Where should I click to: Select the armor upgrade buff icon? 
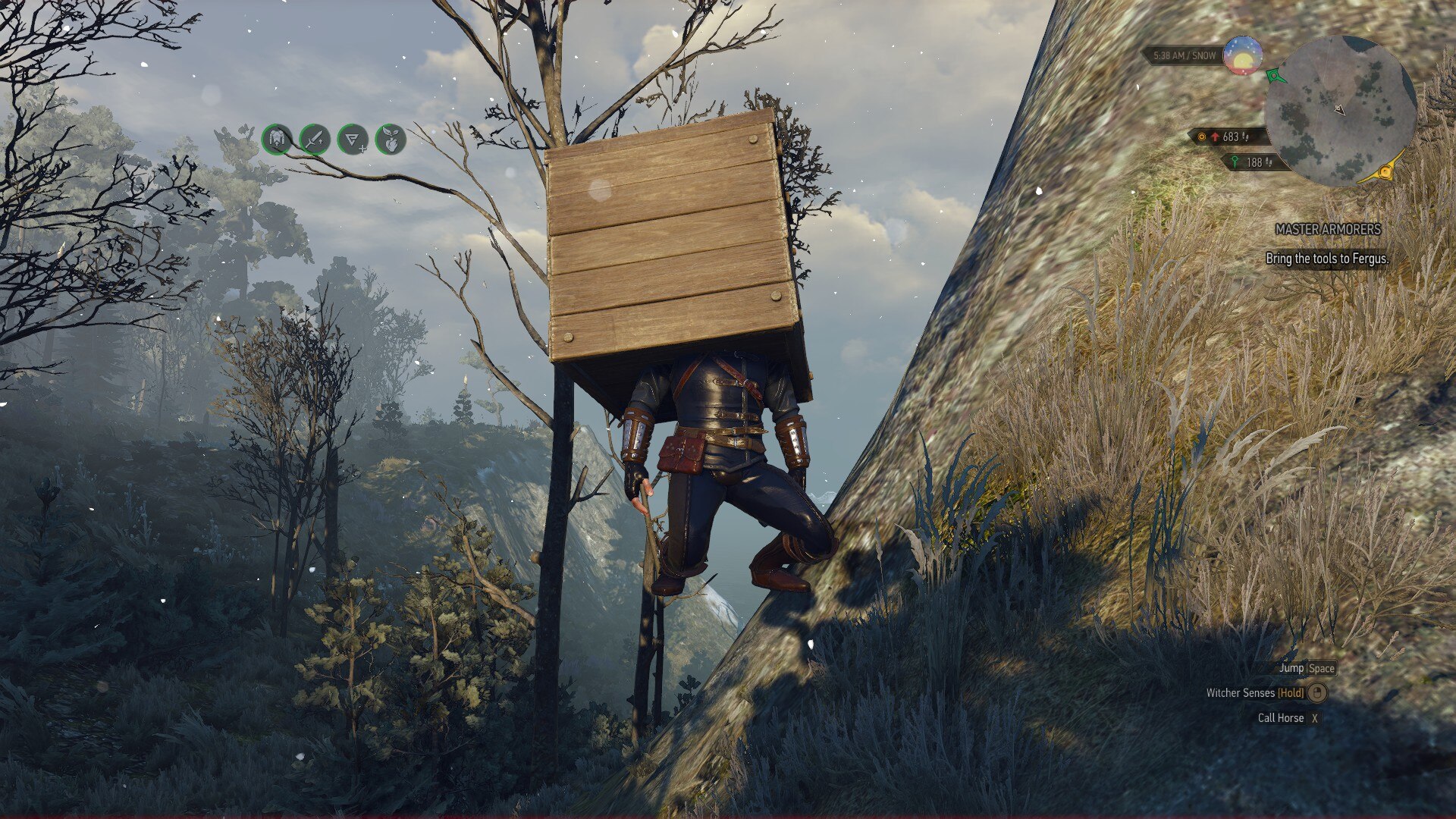[x=277, y=140]
